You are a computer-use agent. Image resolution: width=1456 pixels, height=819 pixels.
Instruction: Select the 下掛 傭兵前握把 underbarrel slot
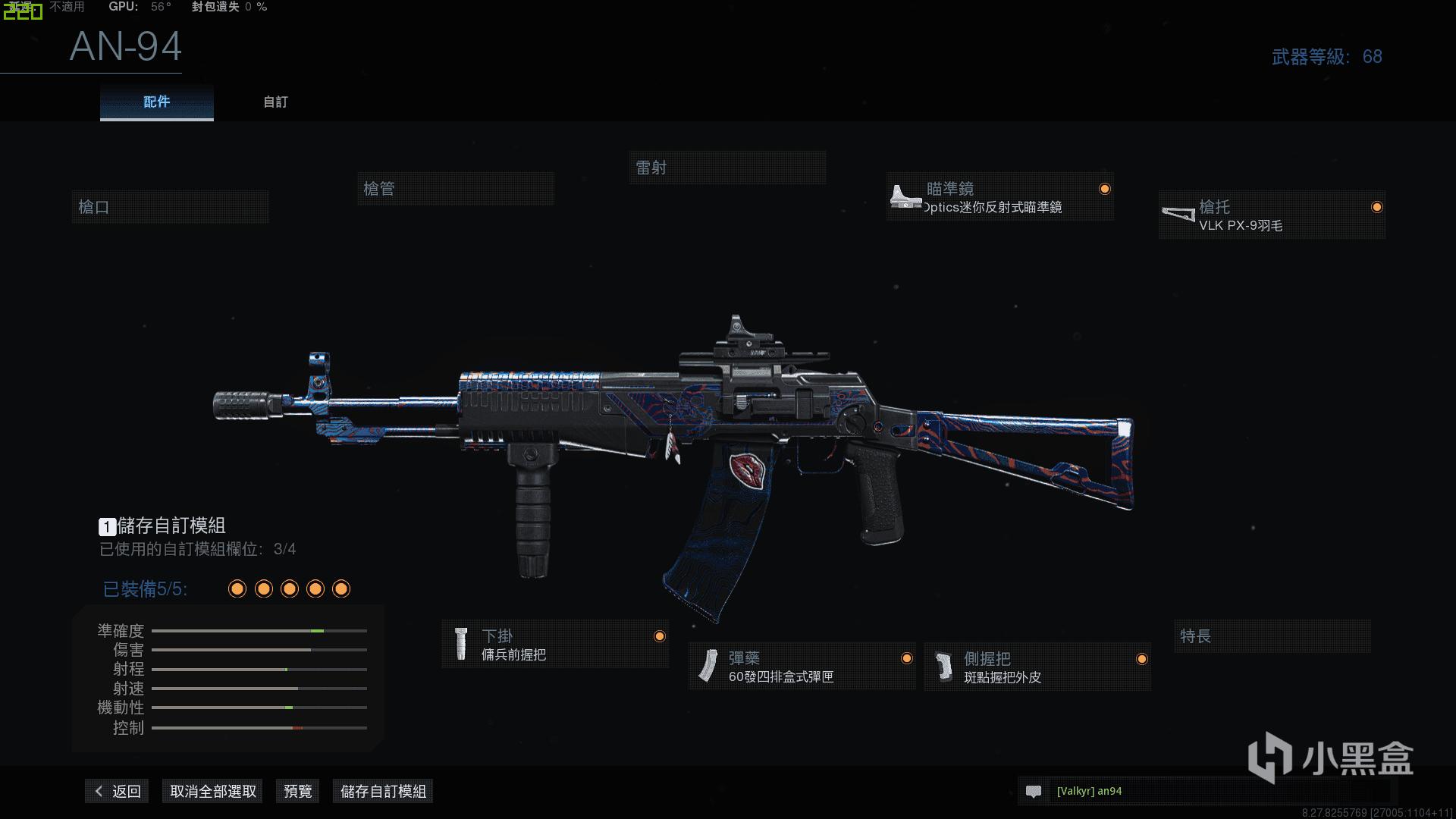tap(554, 645)
